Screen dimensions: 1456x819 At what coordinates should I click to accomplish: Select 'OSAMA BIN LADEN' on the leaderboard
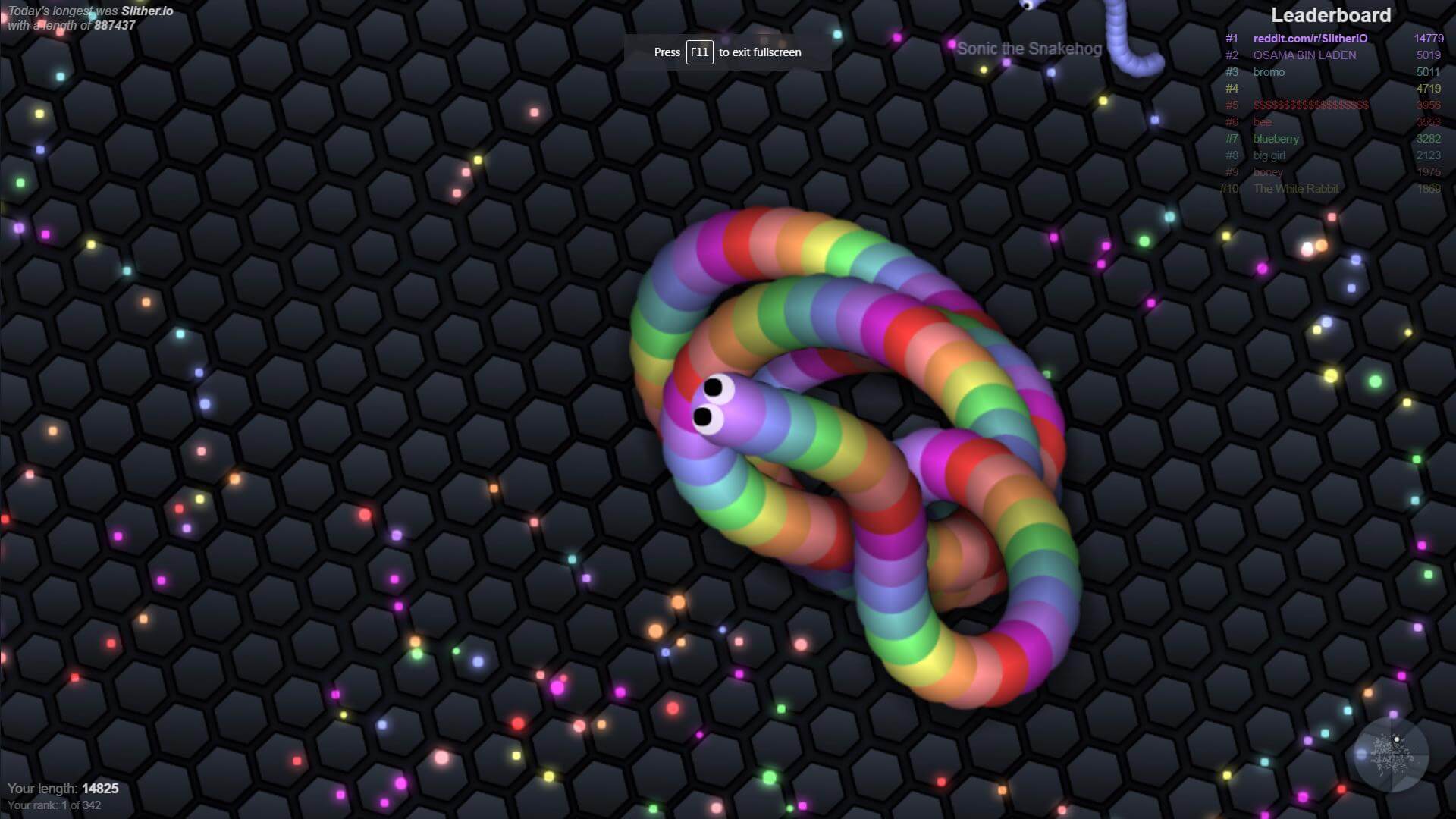(x=1304, y=55)
